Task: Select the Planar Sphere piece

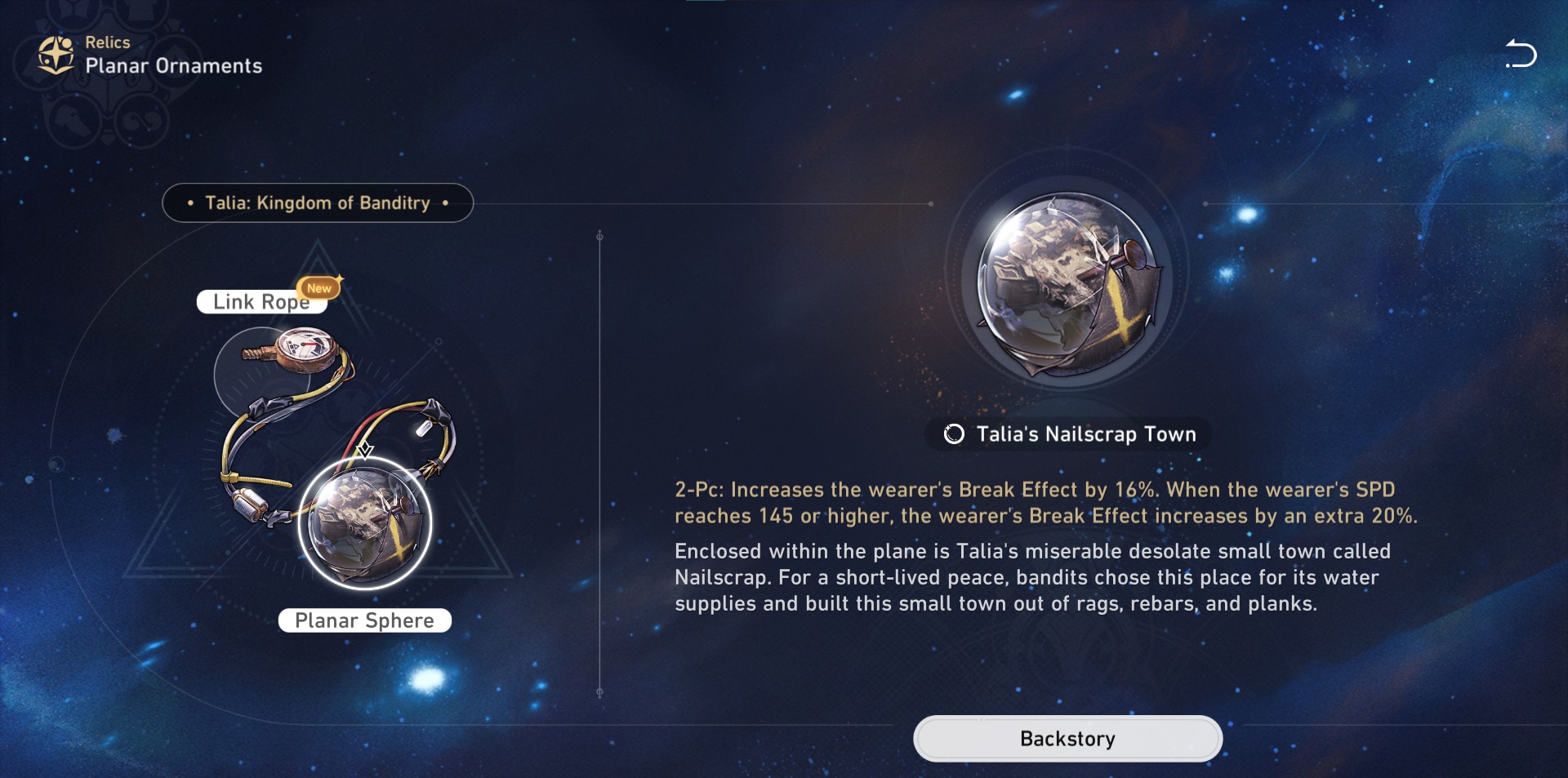Action: pyautogui.click(x=364, y=523)
